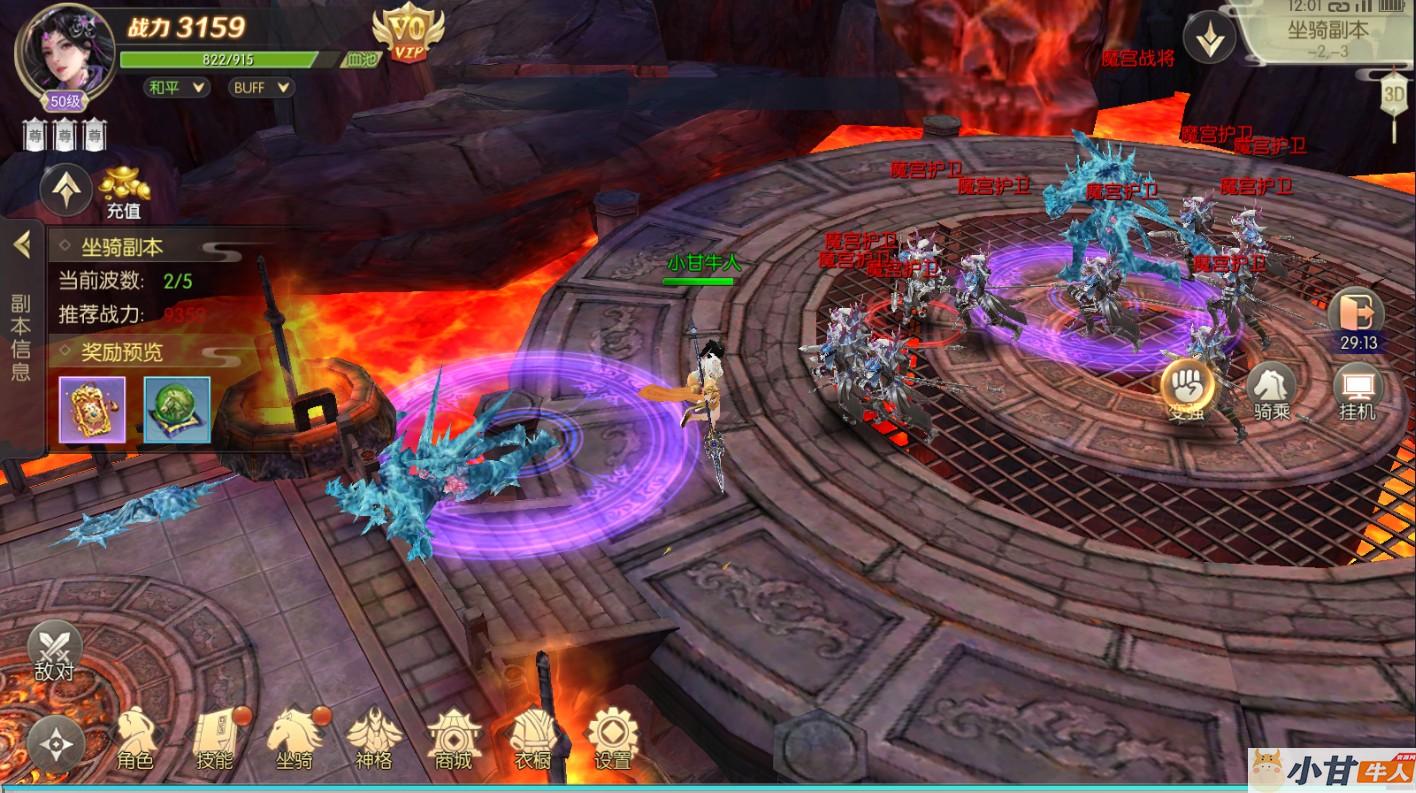Open the 神格 menu
The height and width of the screenshot is (793, 1416).
point(373,741)
